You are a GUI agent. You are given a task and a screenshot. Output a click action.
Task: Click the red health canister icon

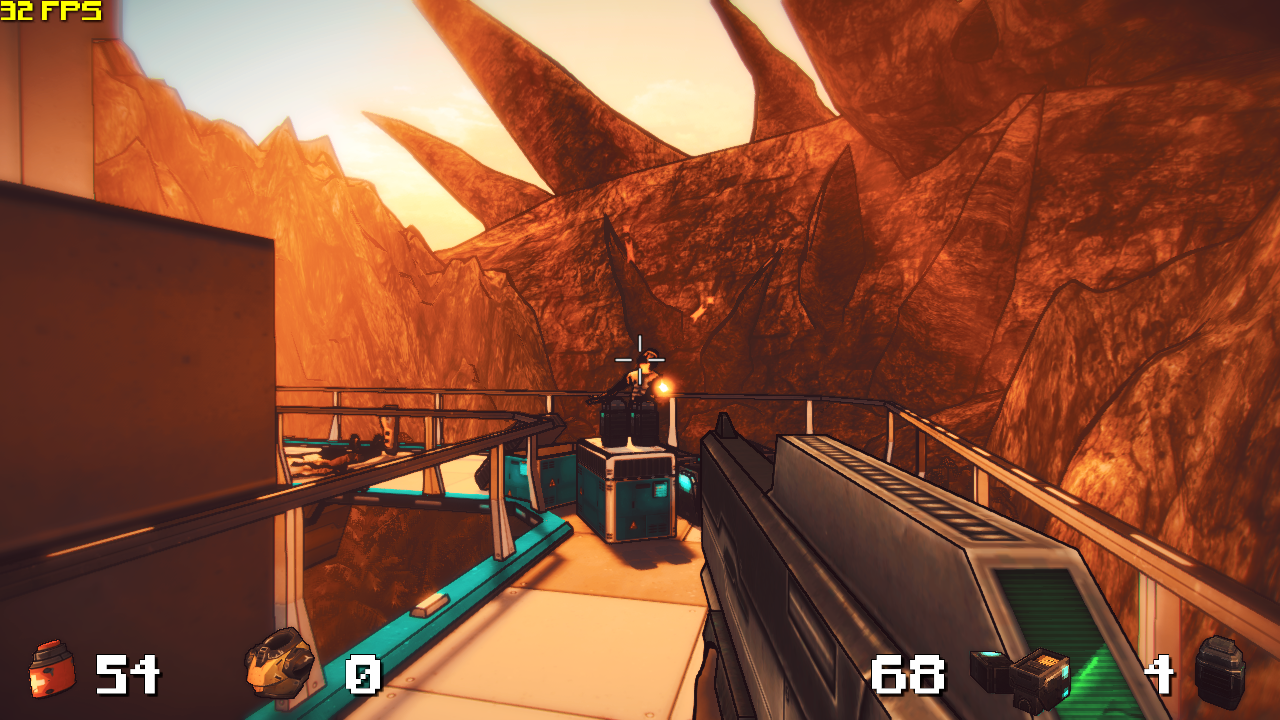click(x=51, y=669)
